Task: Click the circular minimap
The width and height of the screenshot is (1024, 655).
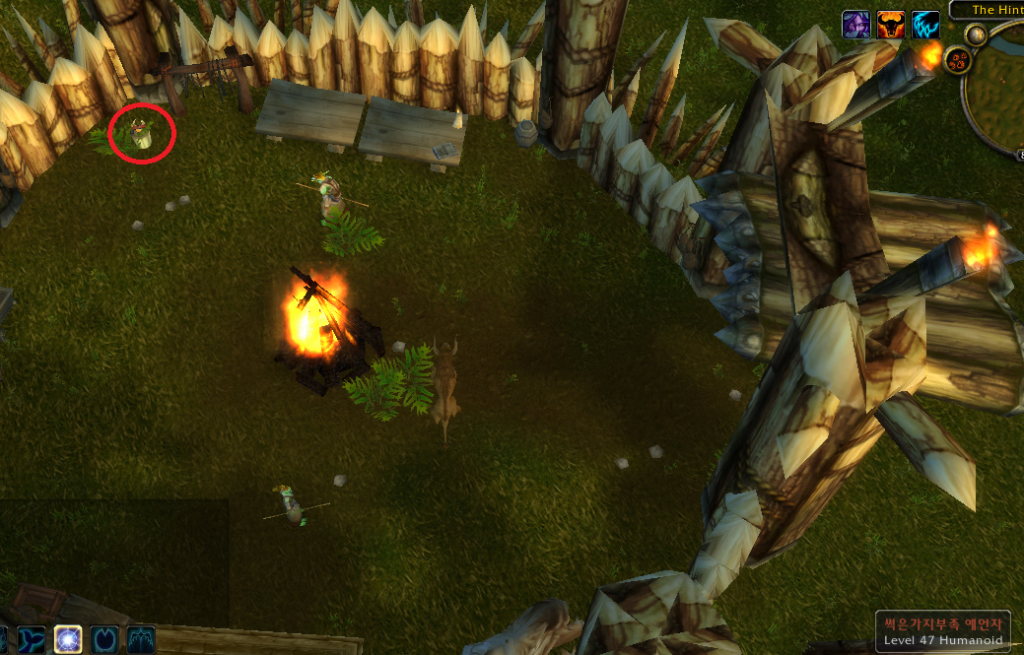Action: (x=998, y=90)
